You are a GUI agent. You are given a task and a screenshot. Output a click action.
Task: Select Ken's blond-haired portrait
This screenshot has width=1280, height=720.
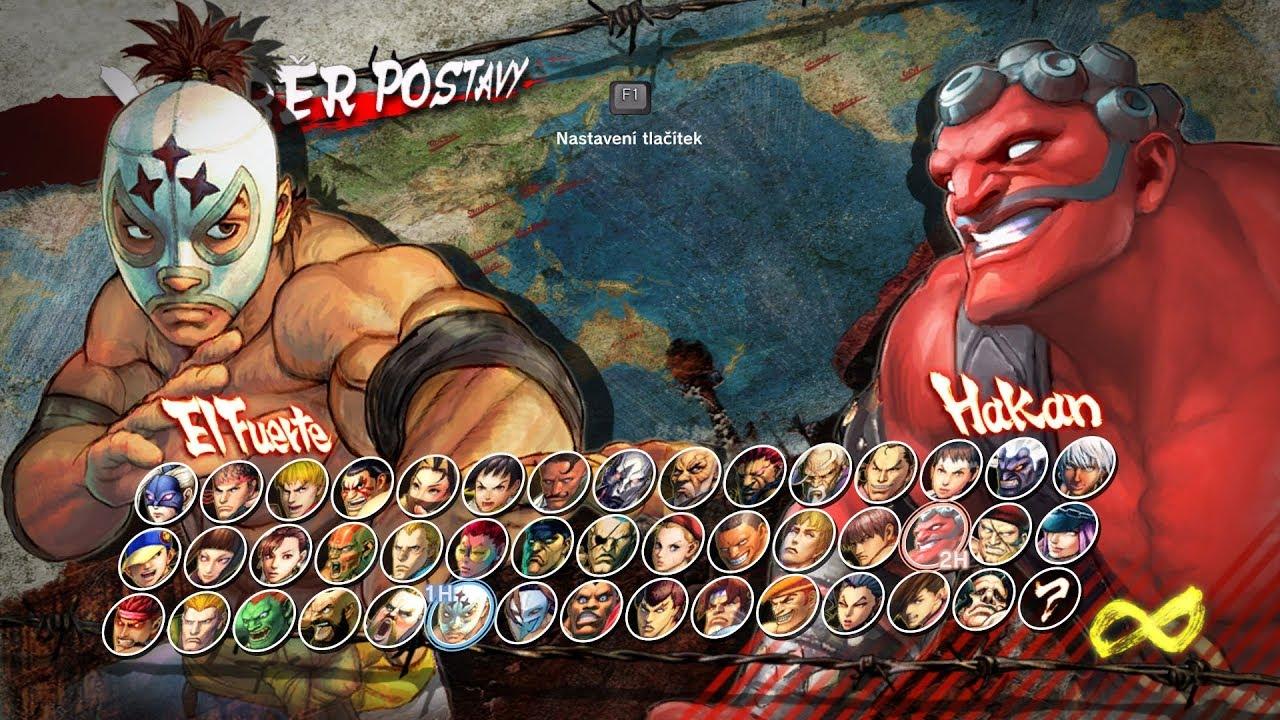click(x=297, y=487)
